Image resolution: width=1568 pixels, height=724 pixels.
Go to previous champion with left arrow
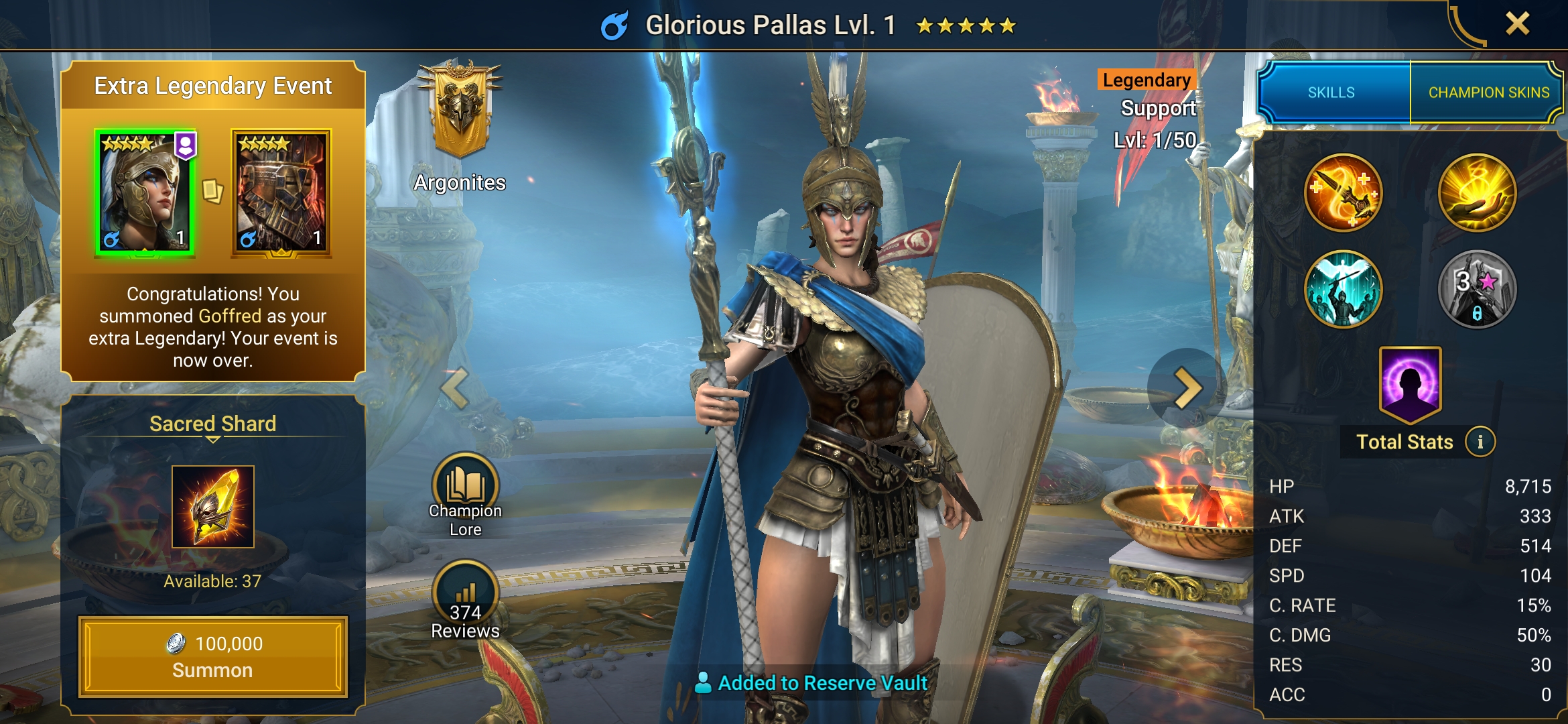click(456, 388)
